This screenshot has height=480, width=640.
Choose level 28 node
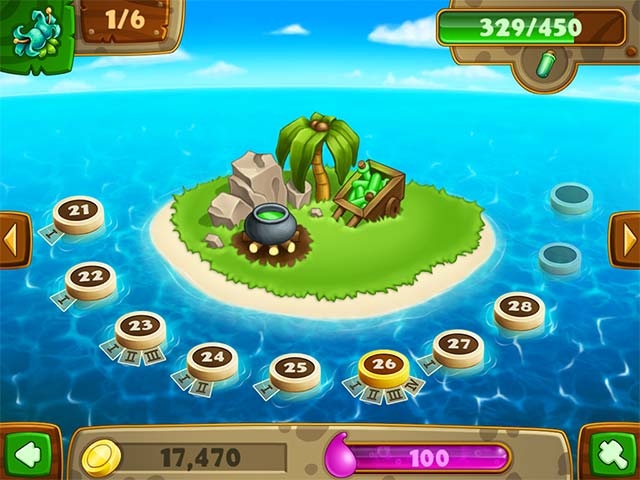click(519, 309)
